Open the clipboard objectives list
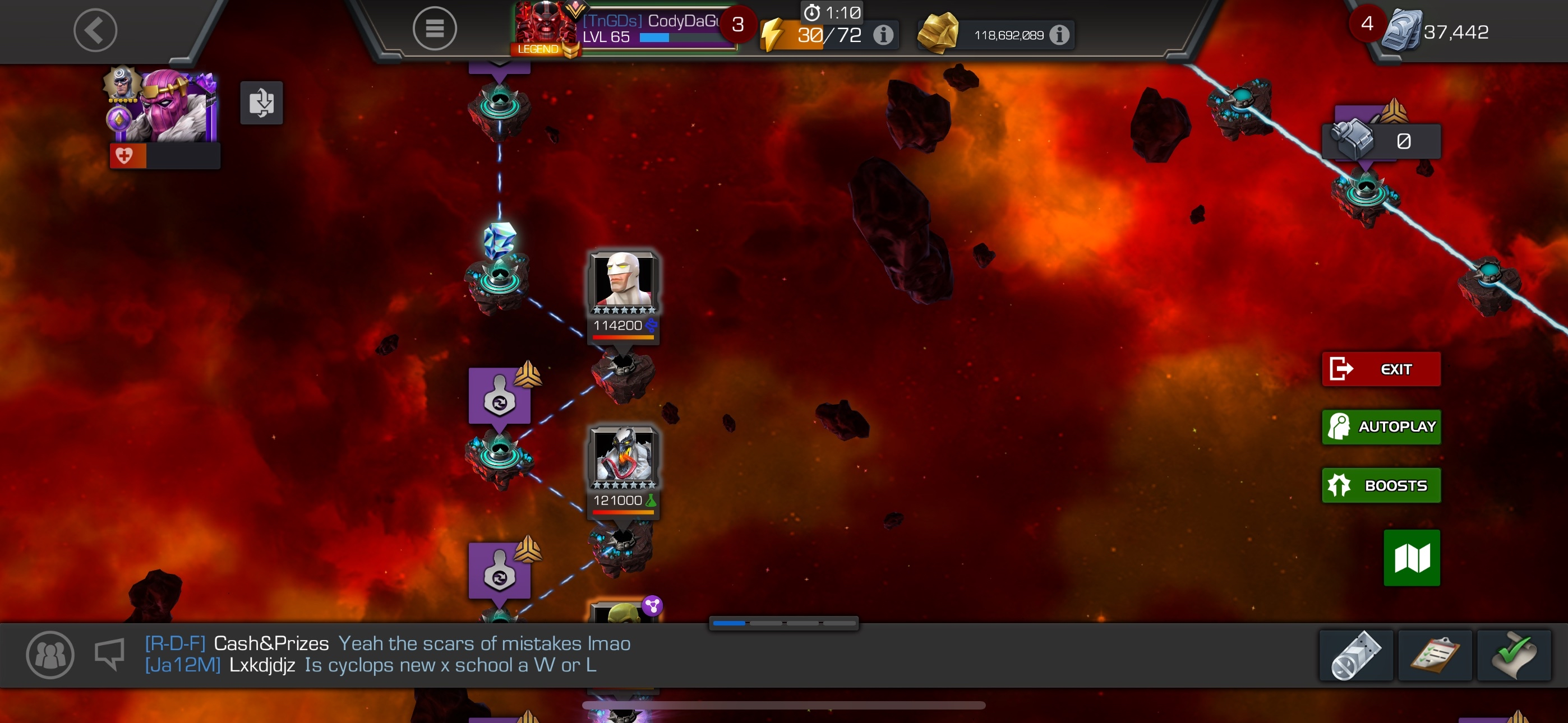The width and height of the screenshot is (1568, 723). 1435,655
